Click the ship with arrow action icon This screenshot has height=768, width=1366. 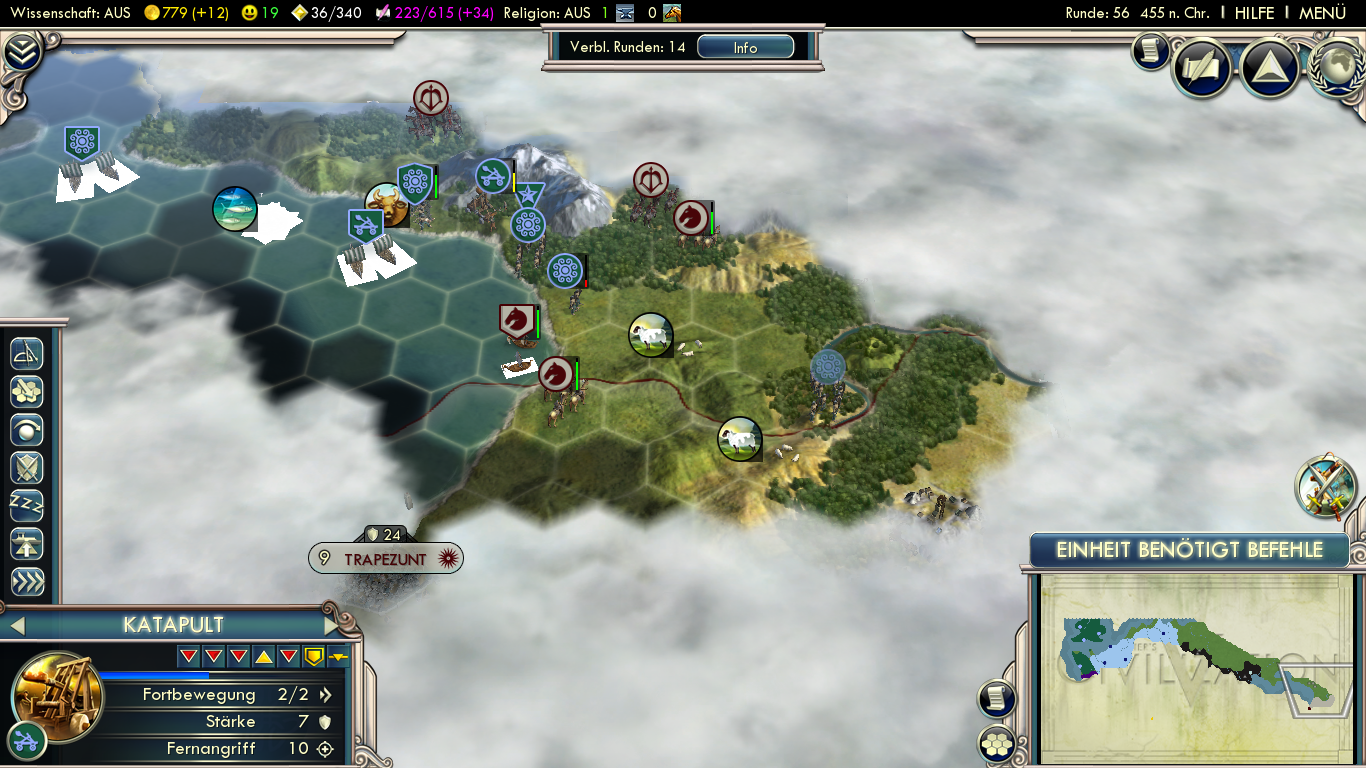tap(27, 544)
